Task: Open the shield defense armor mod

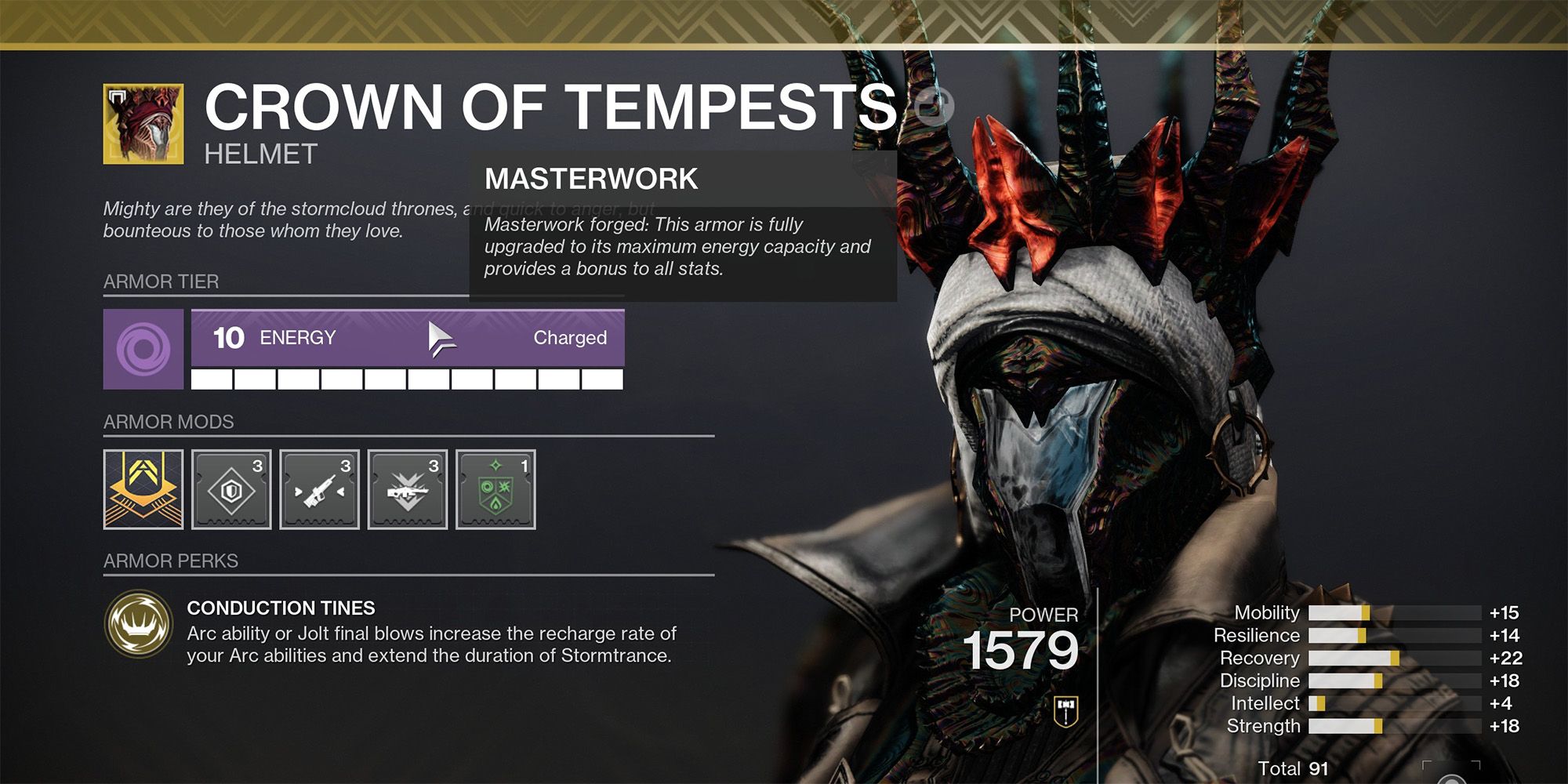Action: coord(232,489)
